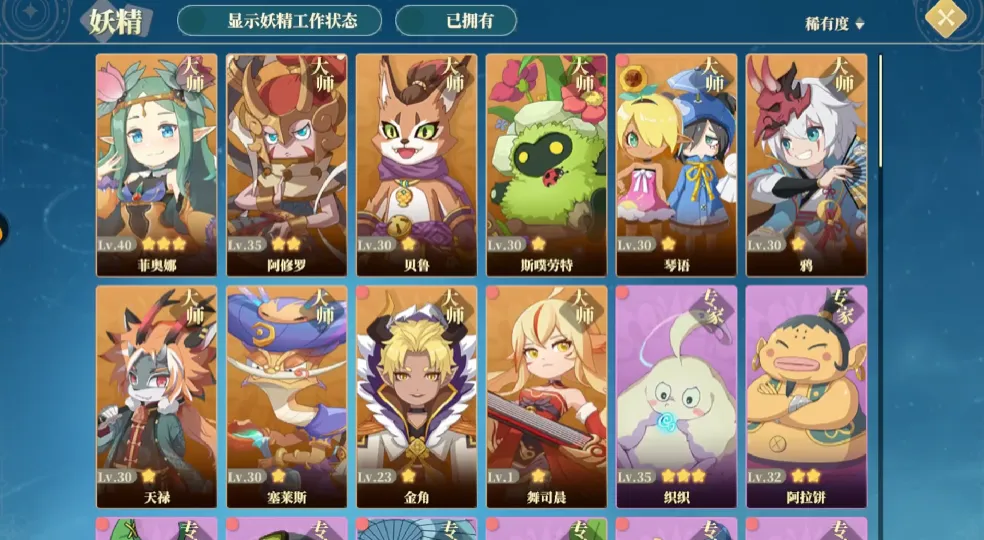Open the 稀有度 sort dropdown

pos(835,24)
